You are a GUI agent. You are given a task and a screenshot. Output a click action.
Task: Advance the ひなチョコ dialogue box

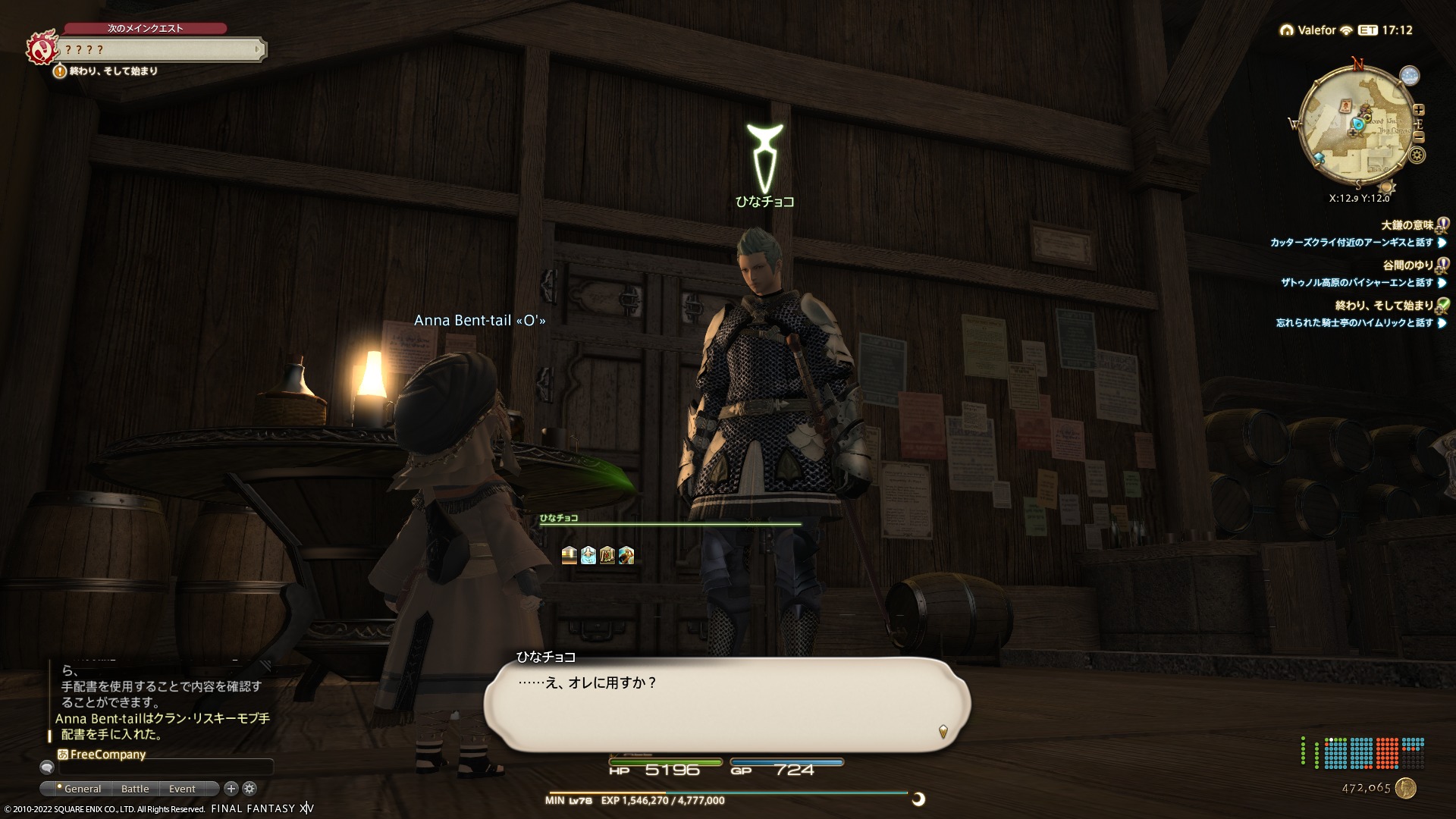pos(726,704)
